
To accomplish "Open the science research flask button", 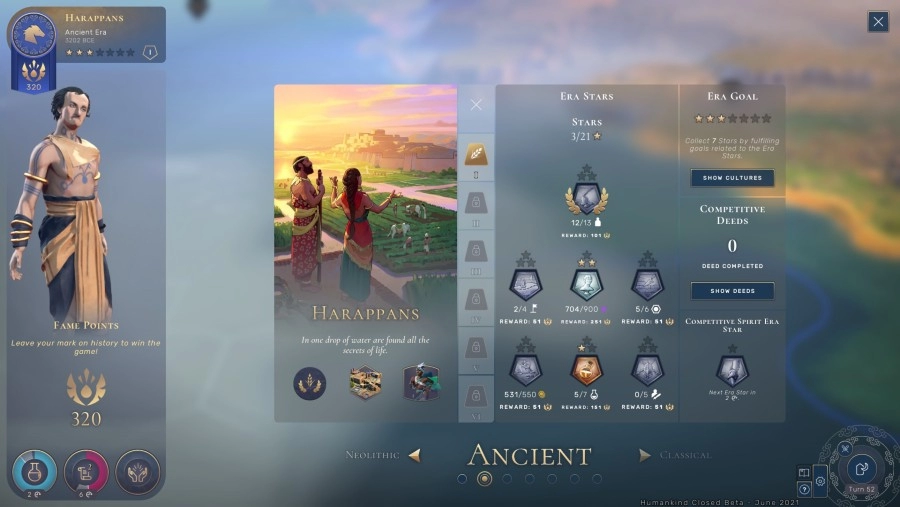I will pos(34,472).
